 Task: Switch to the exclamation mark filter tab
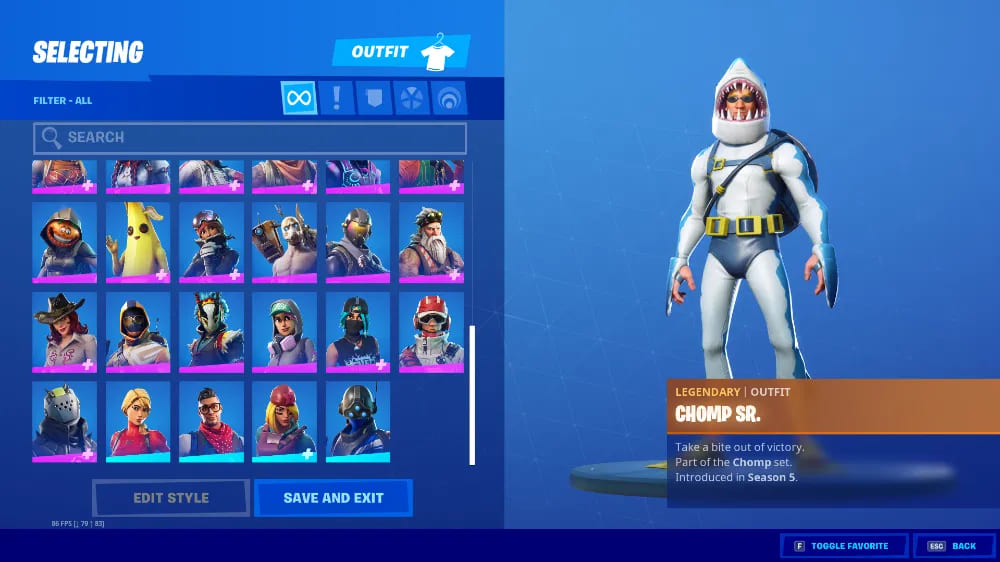[337, 98]
